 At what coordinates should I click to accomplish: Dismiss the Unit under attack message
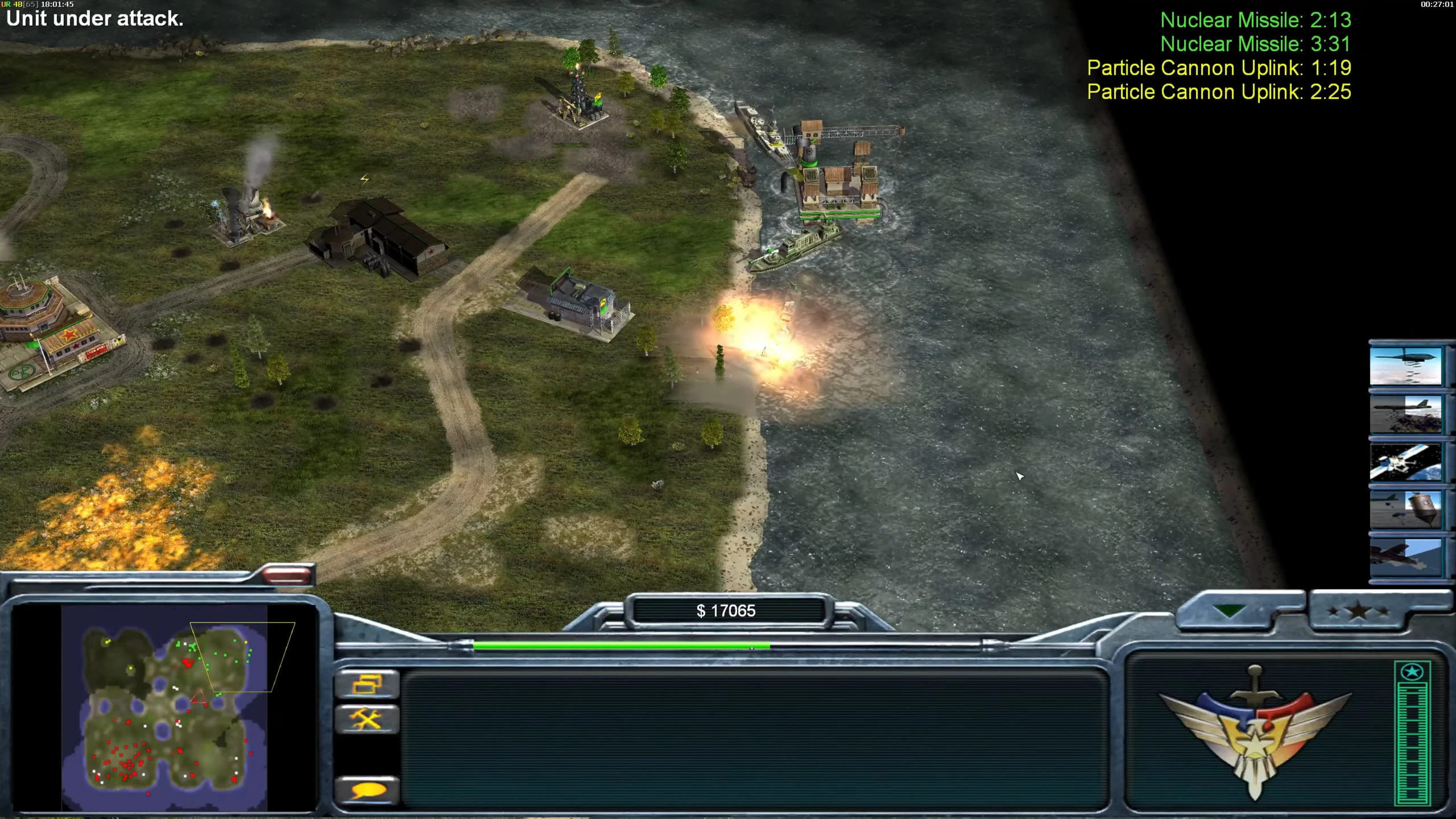click(x=93, y=19)
